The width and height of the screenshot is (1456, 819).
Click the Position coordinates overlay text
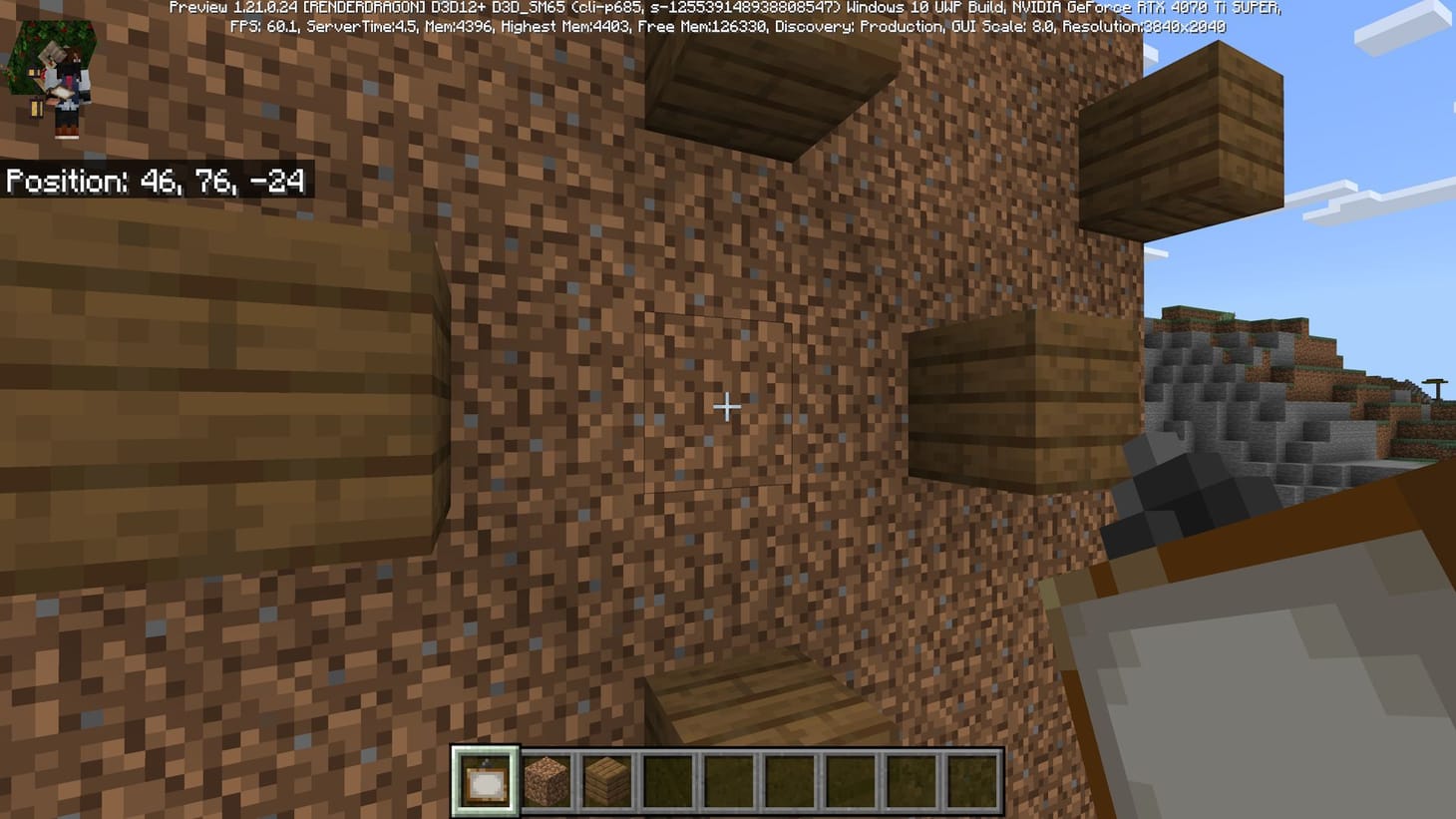point(155,182)
